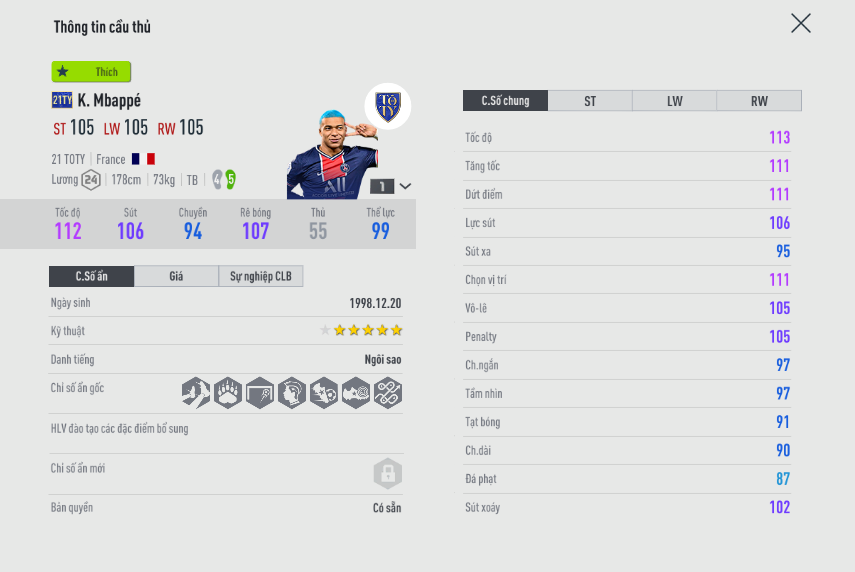Image resolution: width=855 pixels, height=572 pixels.
Task: Select the C.Số chung stats tab
Action: 505,101
